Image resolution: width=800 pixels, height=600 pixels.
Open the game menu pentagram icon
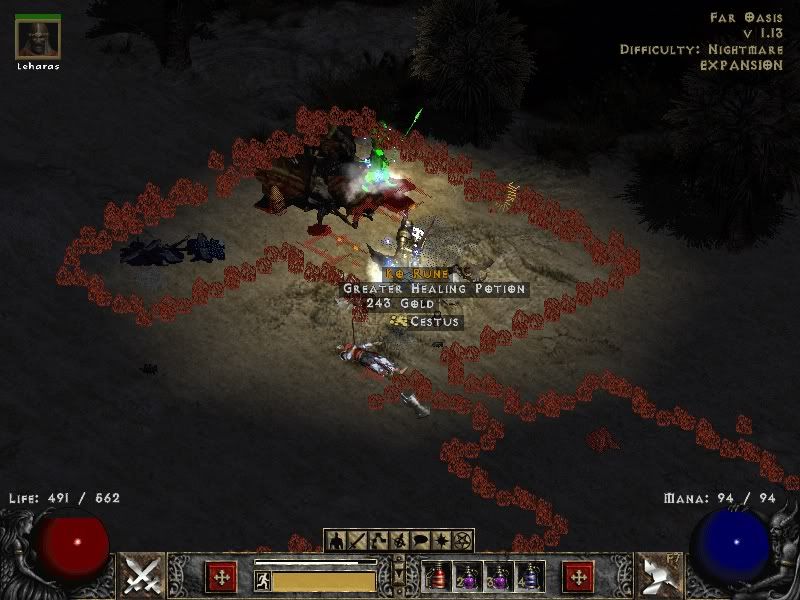461,541
